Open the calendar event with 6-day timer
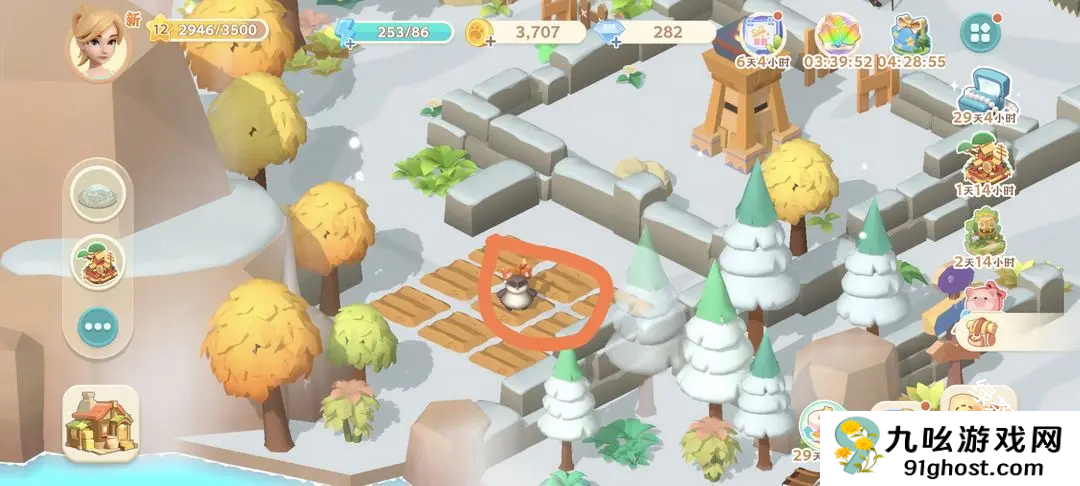The height and width of the screenshot is (486, 1080). 763,36
